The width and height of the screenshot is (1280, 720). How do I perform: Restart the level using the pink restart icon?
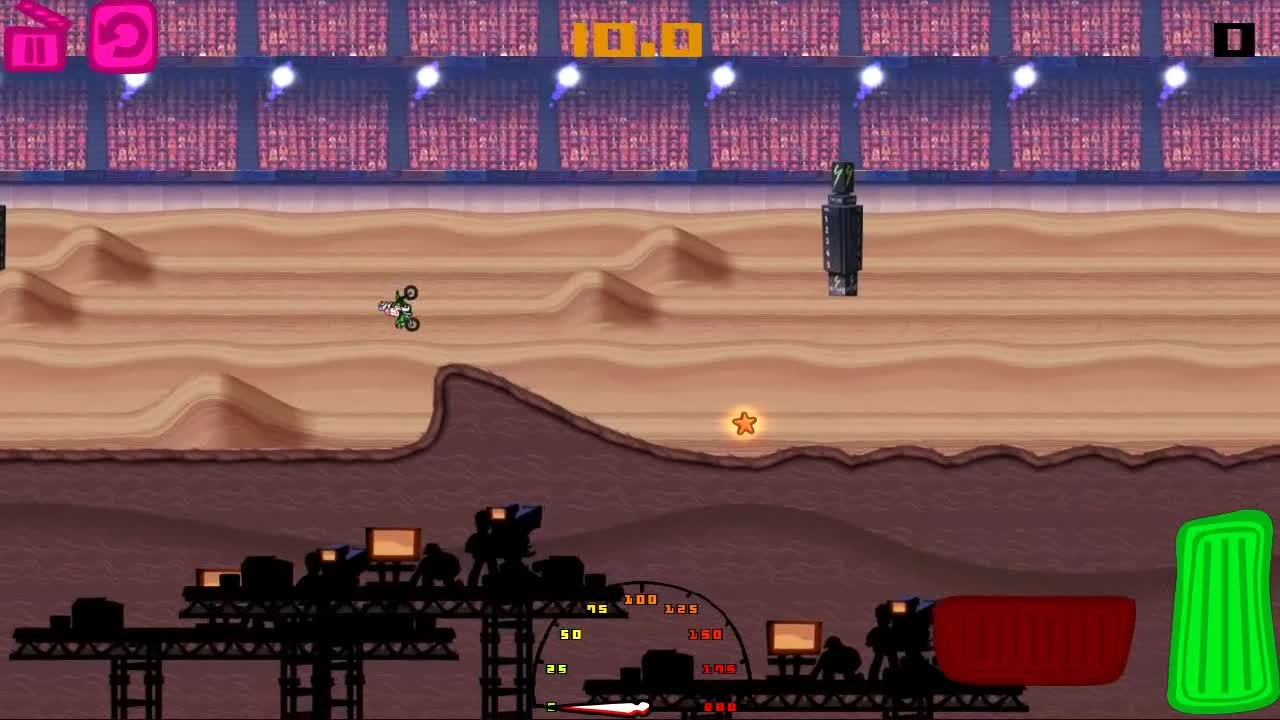[122, 37]
